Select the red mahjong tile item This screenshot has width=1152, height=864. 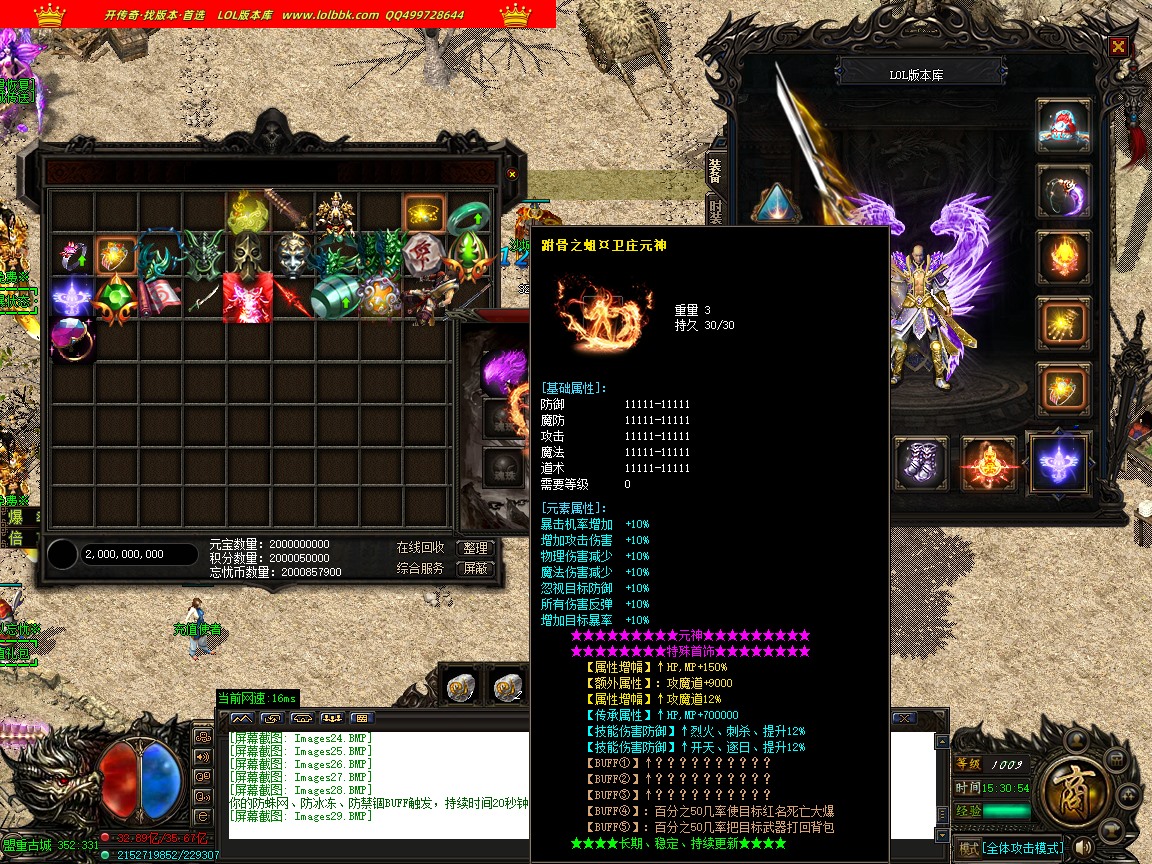tap(424, 256)
